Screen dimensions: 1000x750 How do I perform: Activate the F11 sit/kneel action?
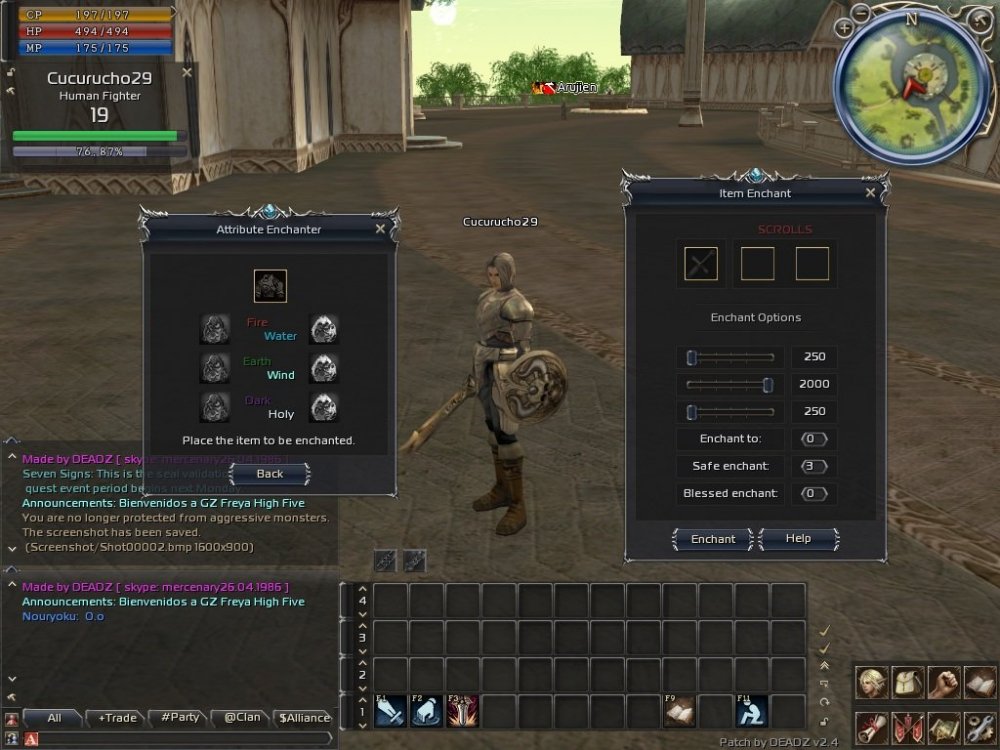coord(751,711)
